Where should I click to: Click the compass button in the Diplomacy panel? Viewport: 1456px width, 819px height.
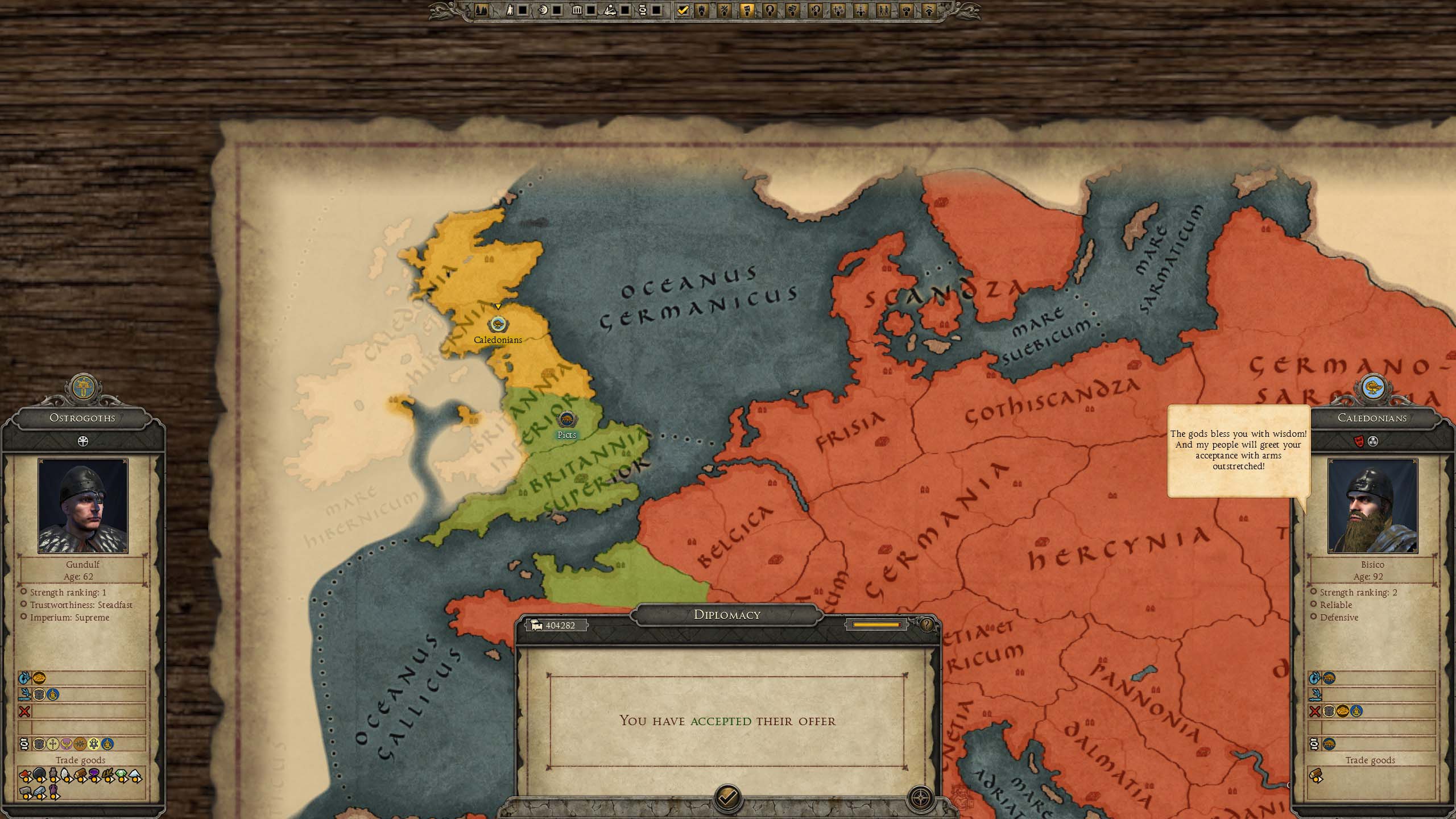(920, 797)
